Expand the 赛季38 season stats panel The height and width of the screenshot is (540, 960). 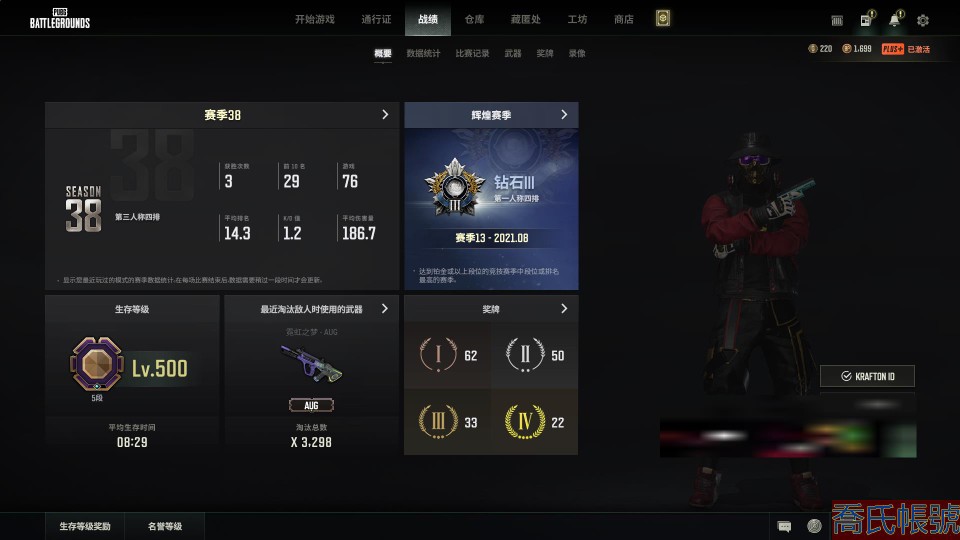[385, 115]
